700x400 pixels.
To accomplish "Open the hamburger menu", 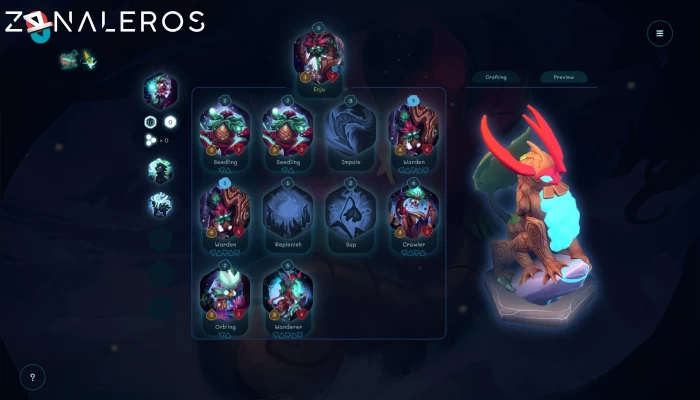I will tap(659, 33).
